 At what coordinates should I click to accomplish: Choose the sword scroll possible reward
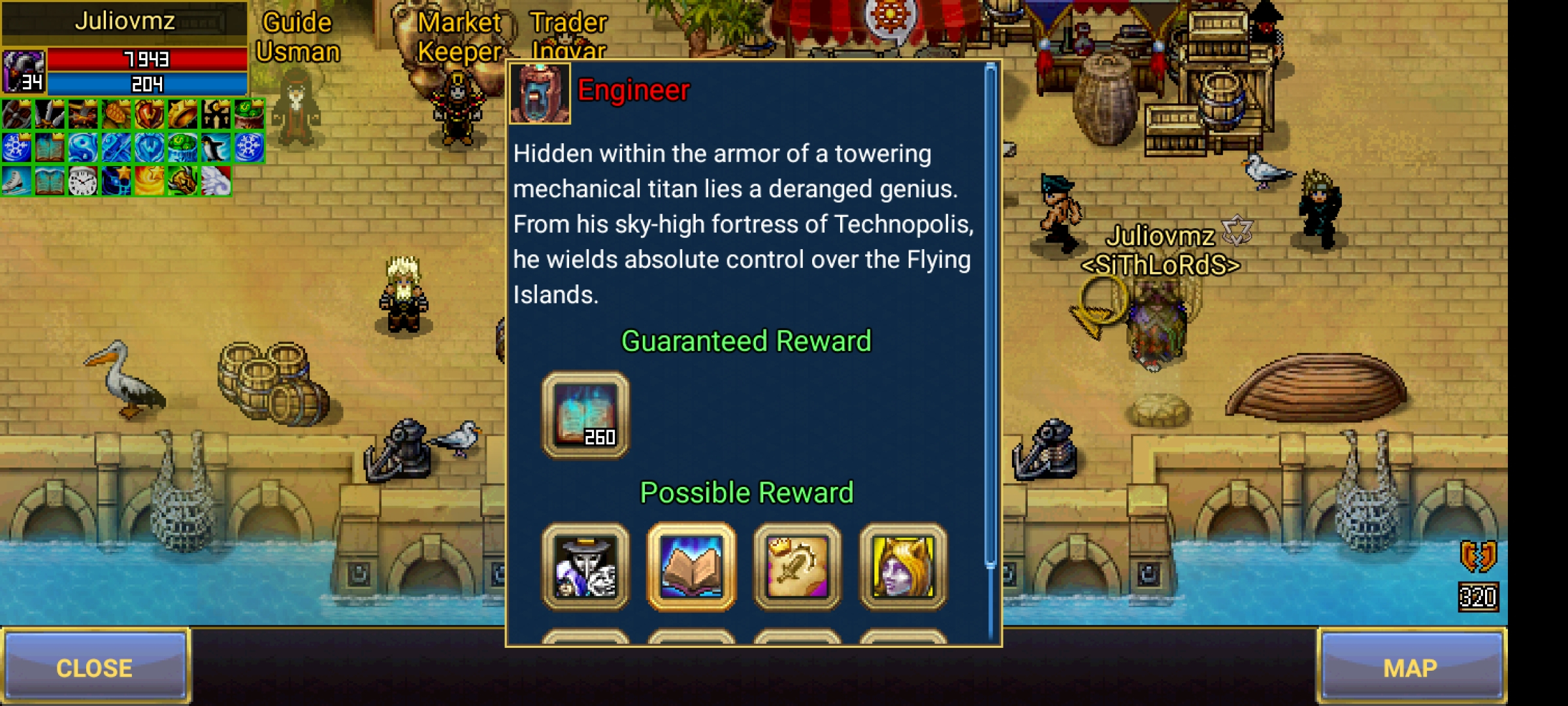[797, 567]
